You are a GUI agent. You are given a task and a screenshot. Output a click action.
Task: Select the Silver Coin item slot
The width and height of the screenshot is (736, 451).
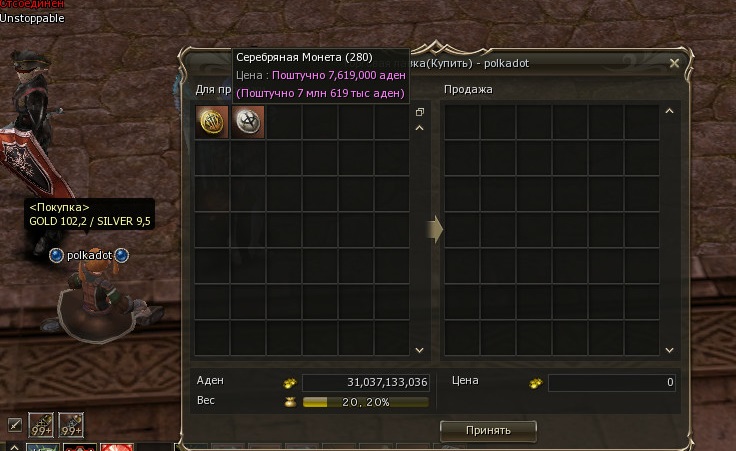(247, 122)
